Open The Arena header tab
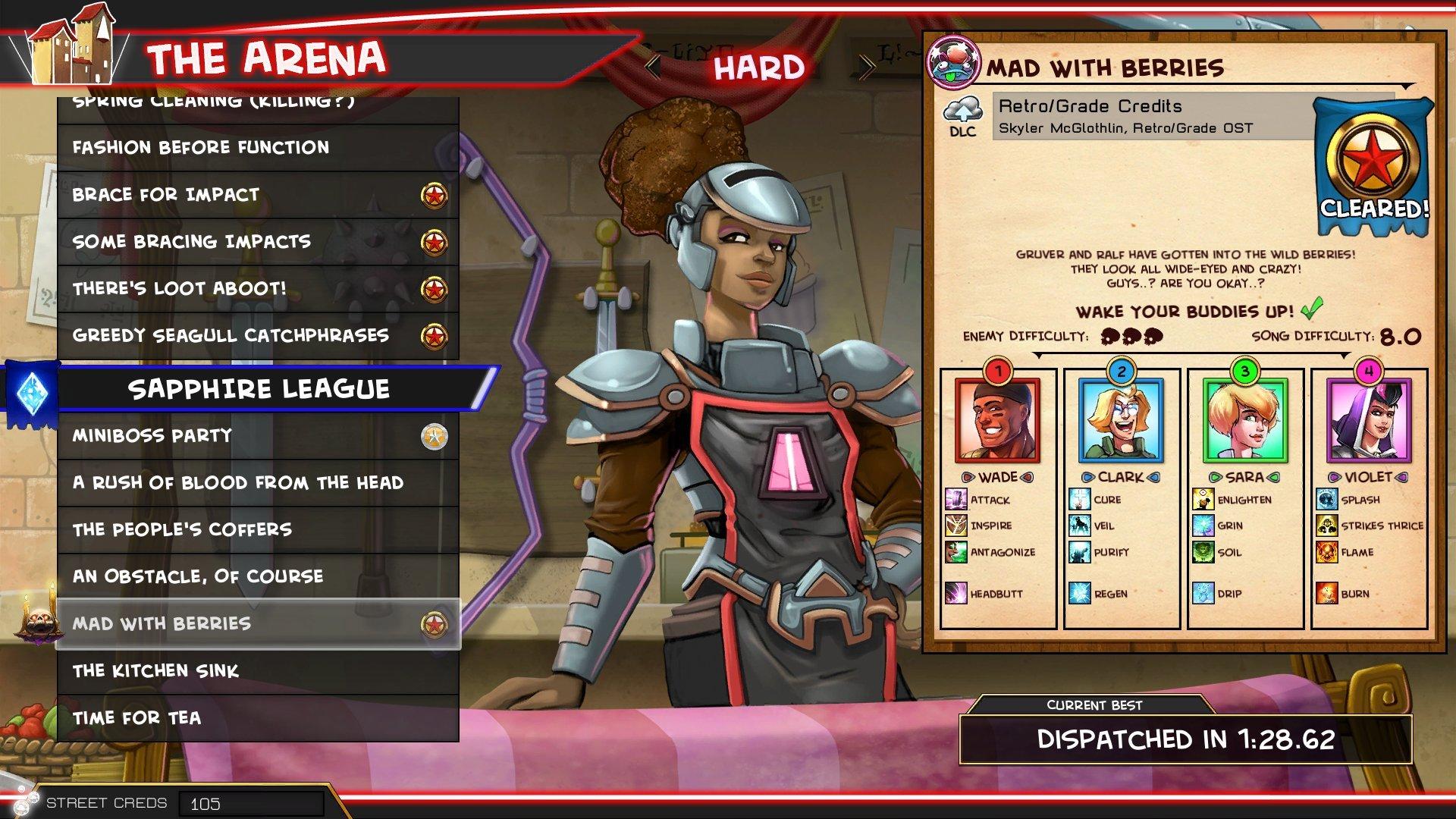This screenshot has height=819, width=1456. (x=264, y=57)
